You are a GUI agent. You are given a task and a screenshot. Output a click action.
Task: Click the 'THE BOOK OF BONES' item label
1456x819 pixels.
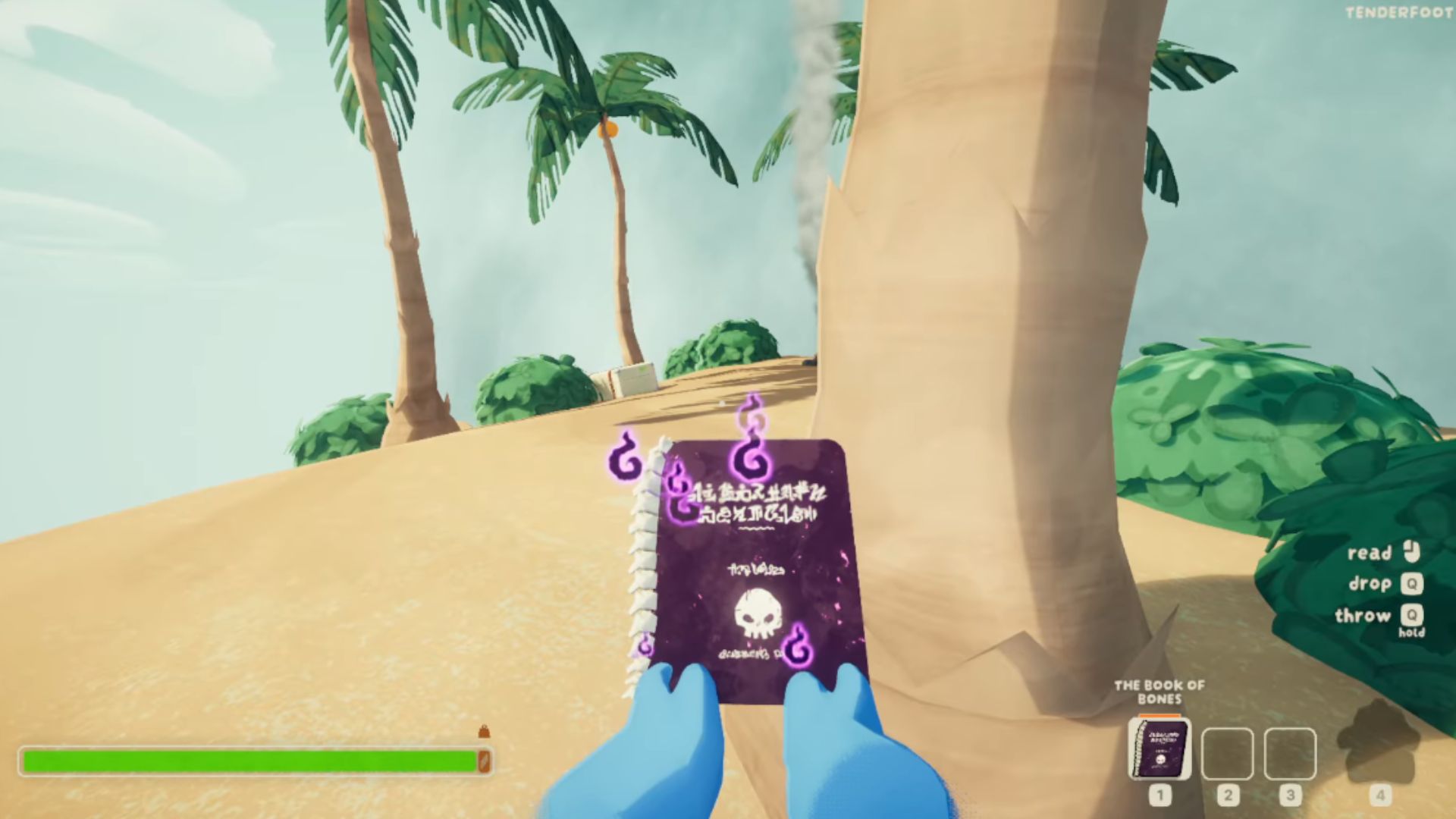click(x=1159, y=693)
